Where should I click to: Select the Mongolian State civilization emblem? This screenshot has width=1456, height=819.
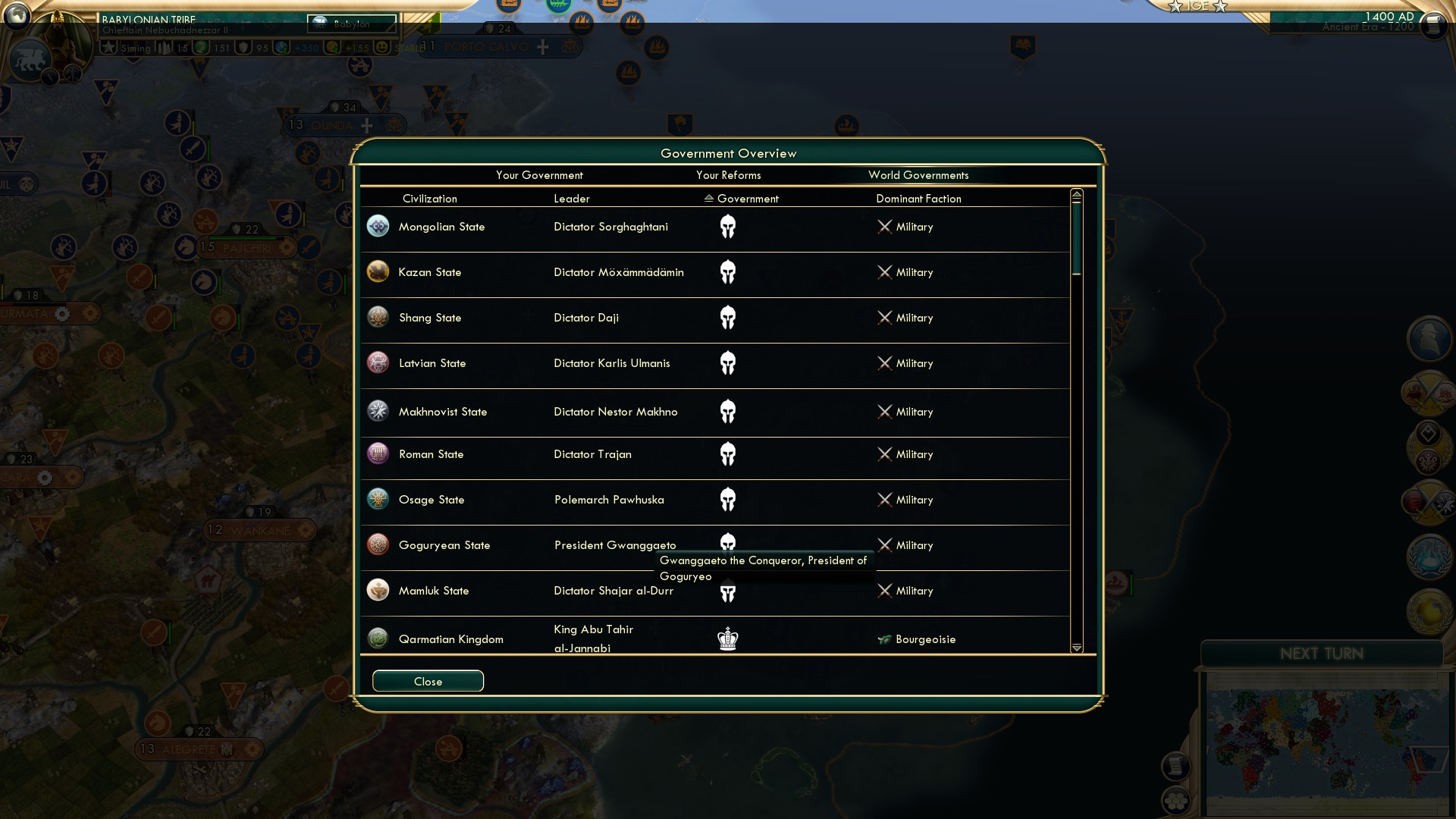[378, 226]
